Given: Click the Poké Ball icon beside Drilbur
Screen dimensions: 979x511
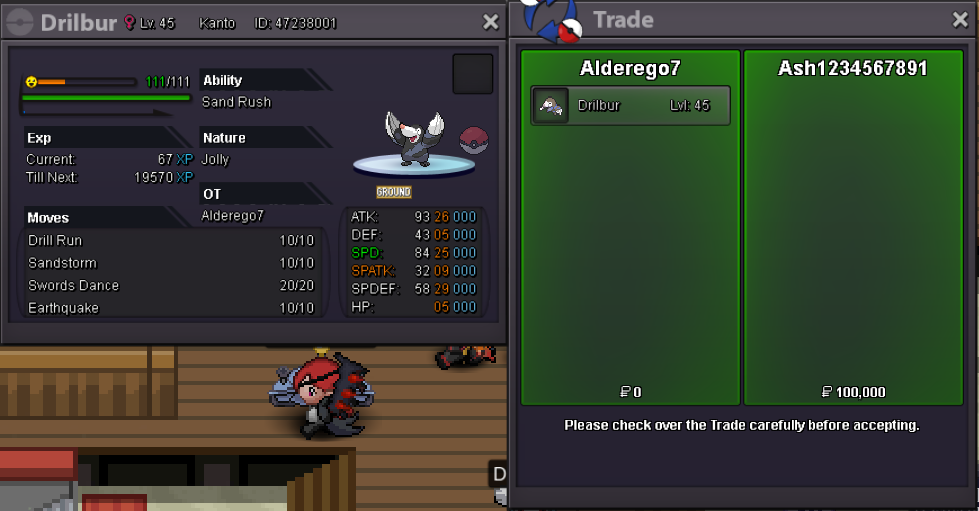Looking at the screenshot, I should (474, 141).
